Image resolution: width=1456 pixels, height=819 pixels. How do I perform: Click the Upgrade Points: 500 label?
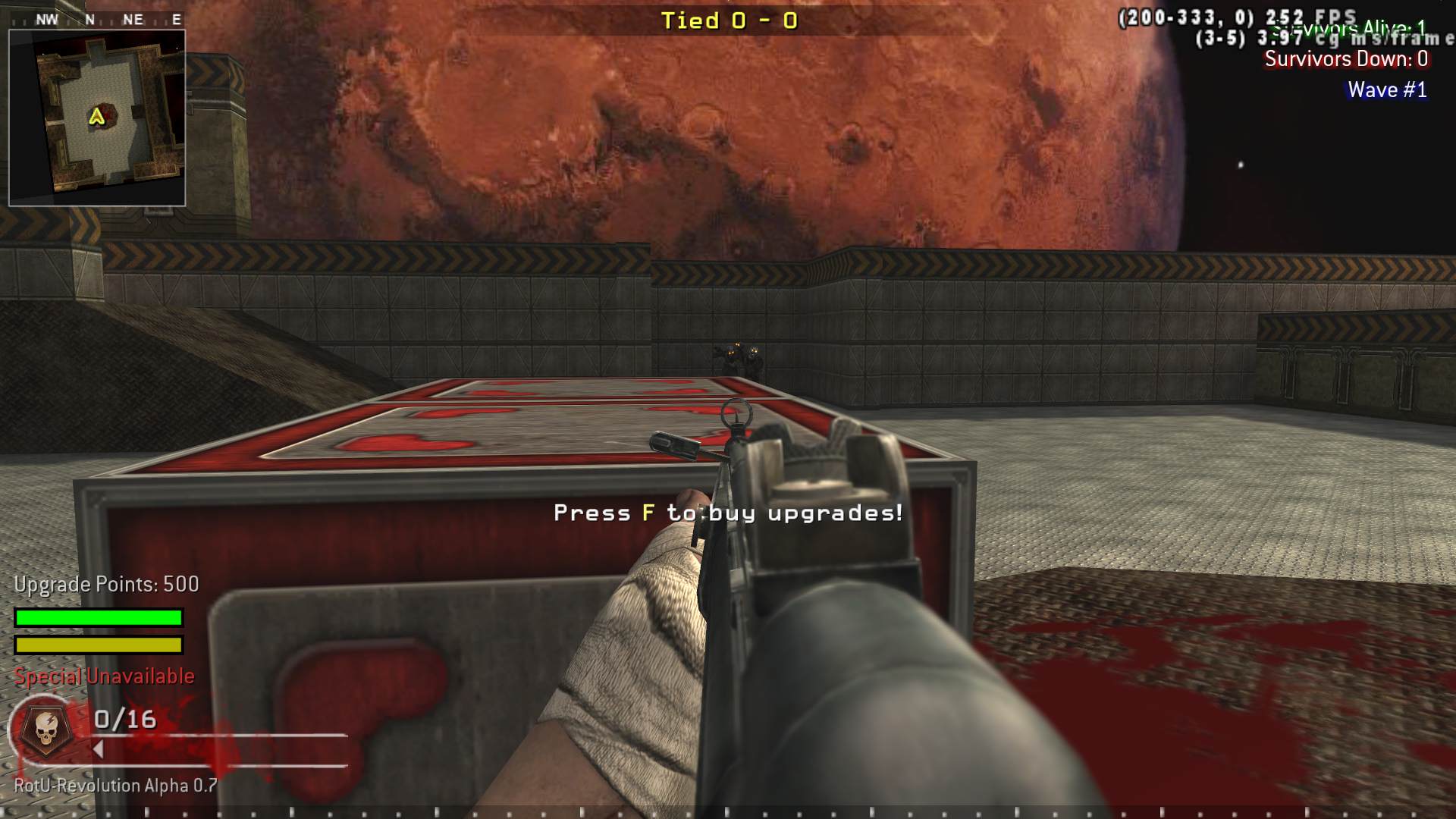[105, 584]
